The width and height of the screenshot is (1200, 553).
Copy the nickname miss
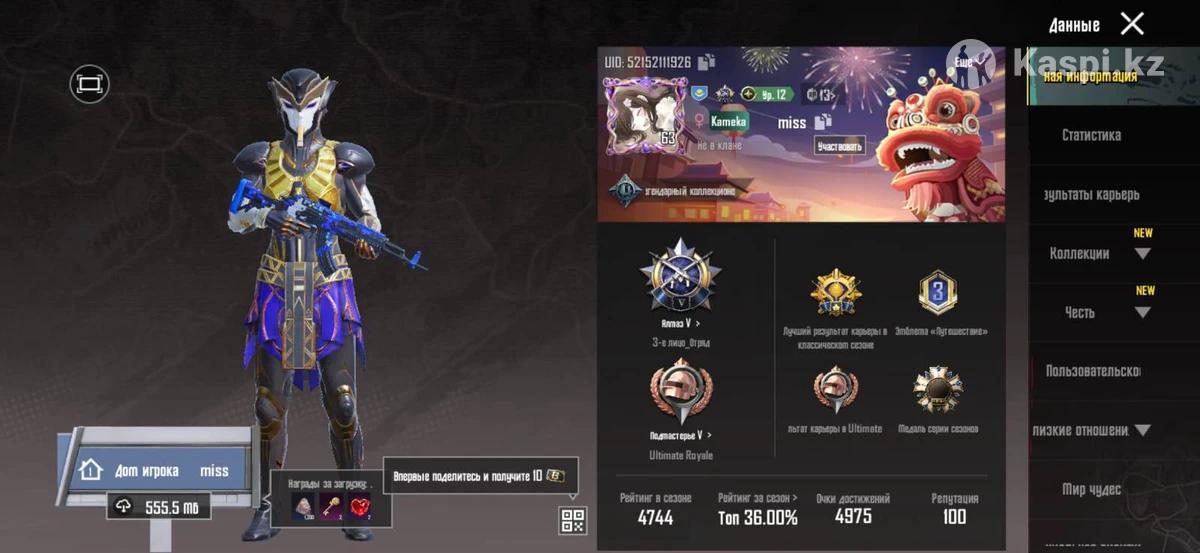pos(823,122)
